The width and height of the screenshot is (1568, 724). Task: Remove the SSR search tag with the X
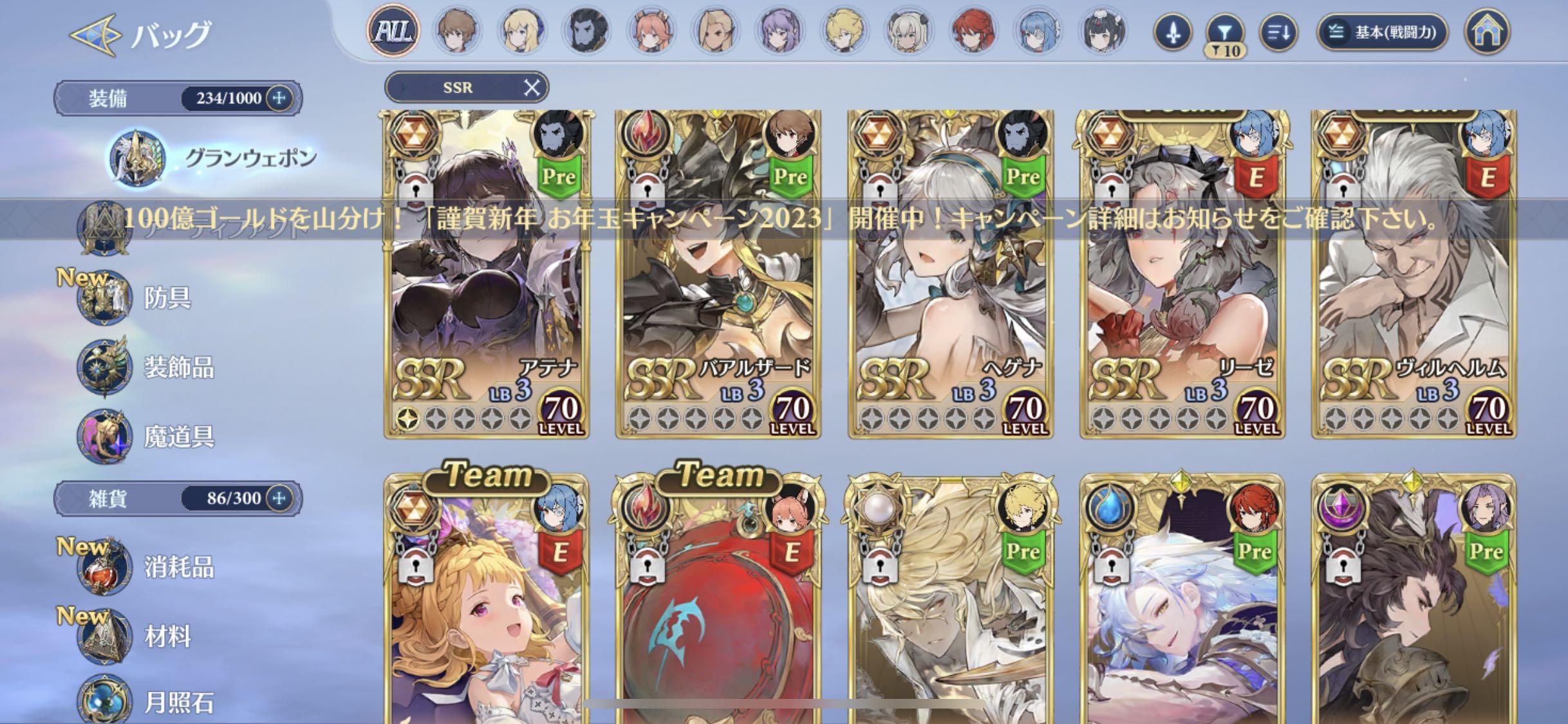click(532, 88)
